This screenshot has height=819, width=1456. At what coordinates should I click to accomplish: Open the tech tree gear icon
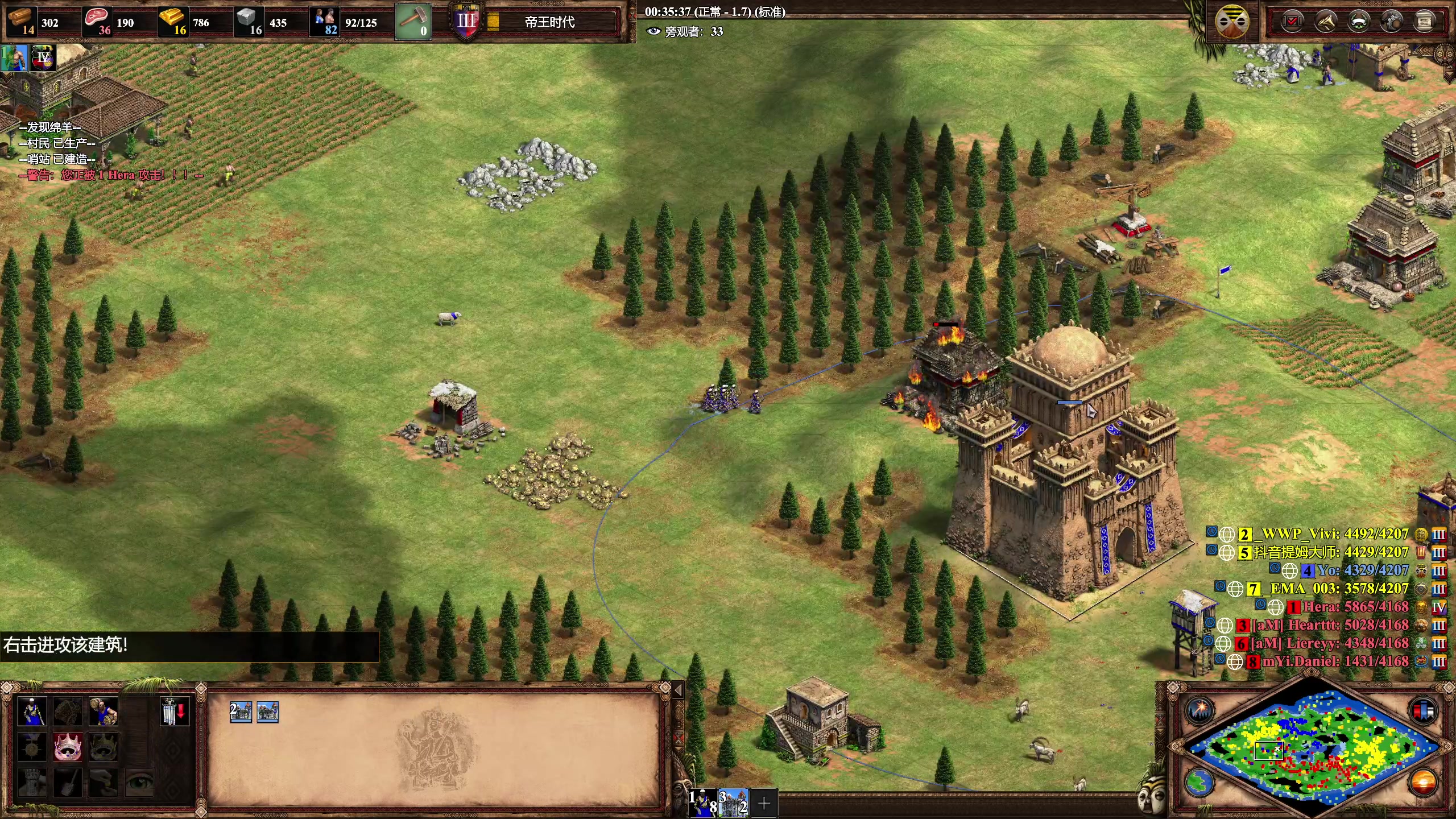(x=1392, y=22)
